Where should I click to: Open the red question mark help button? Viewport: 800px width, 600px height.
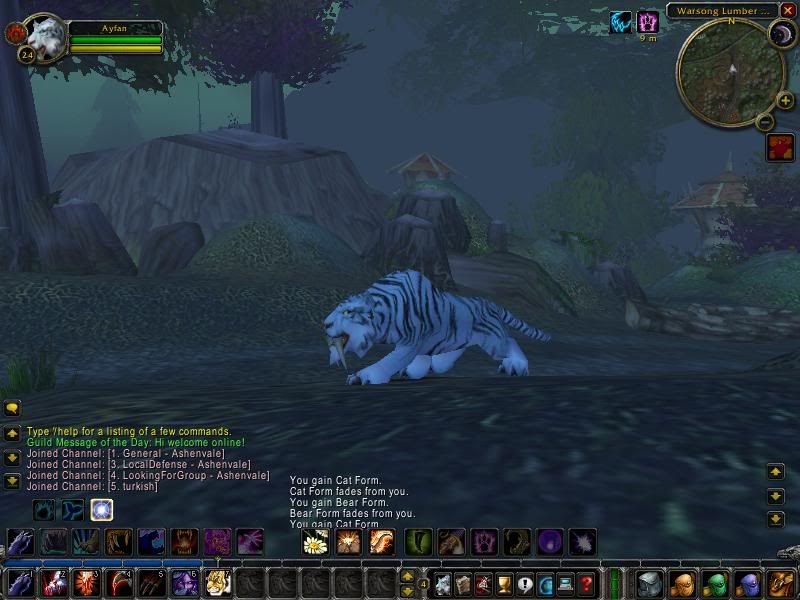(587, 584)
